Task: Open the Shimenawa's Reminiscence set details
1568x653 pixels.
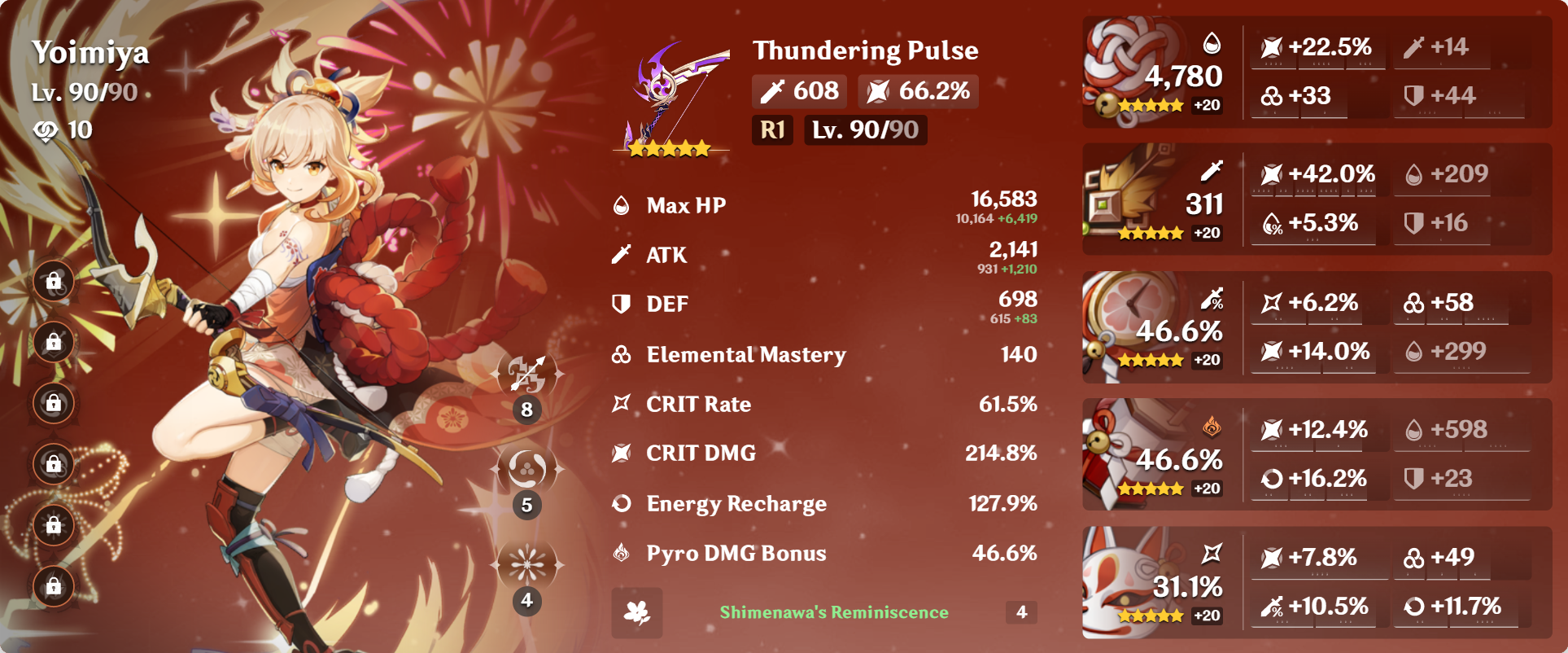Action: click(x=832, y=611)
